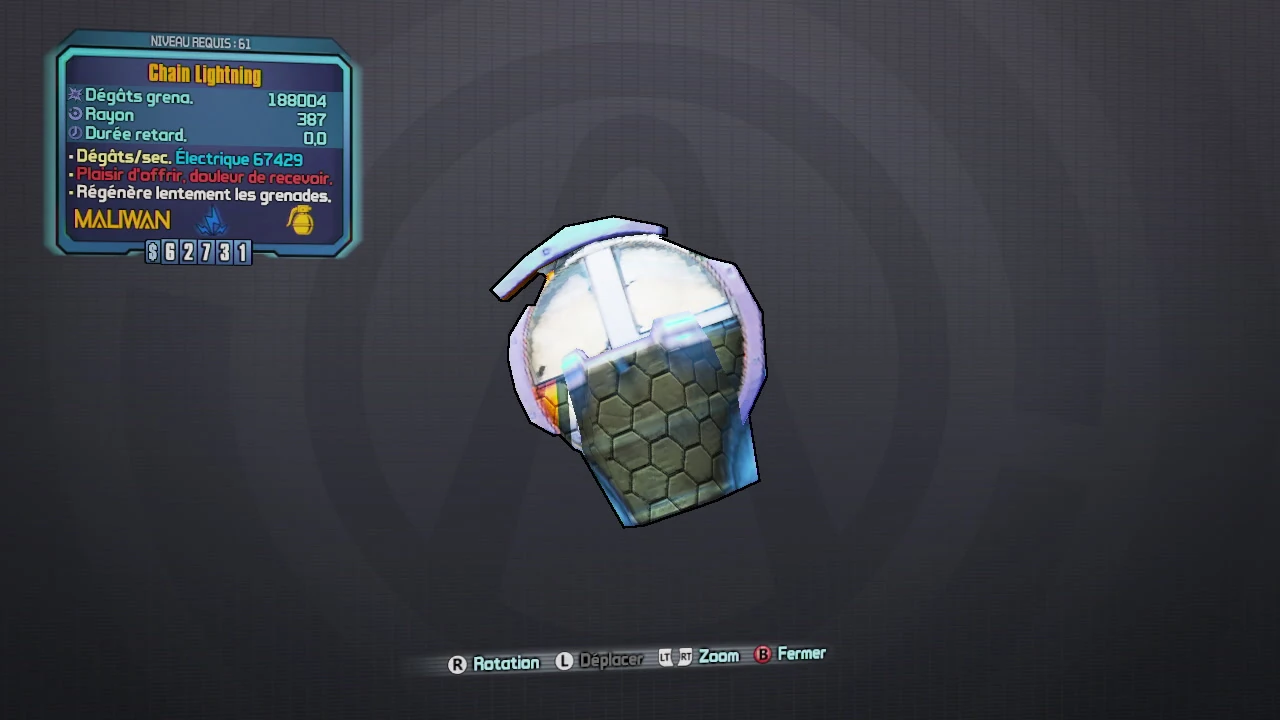Click the dollar sign on the price tag
This screenshot has height=720, width=1280.
150,252
